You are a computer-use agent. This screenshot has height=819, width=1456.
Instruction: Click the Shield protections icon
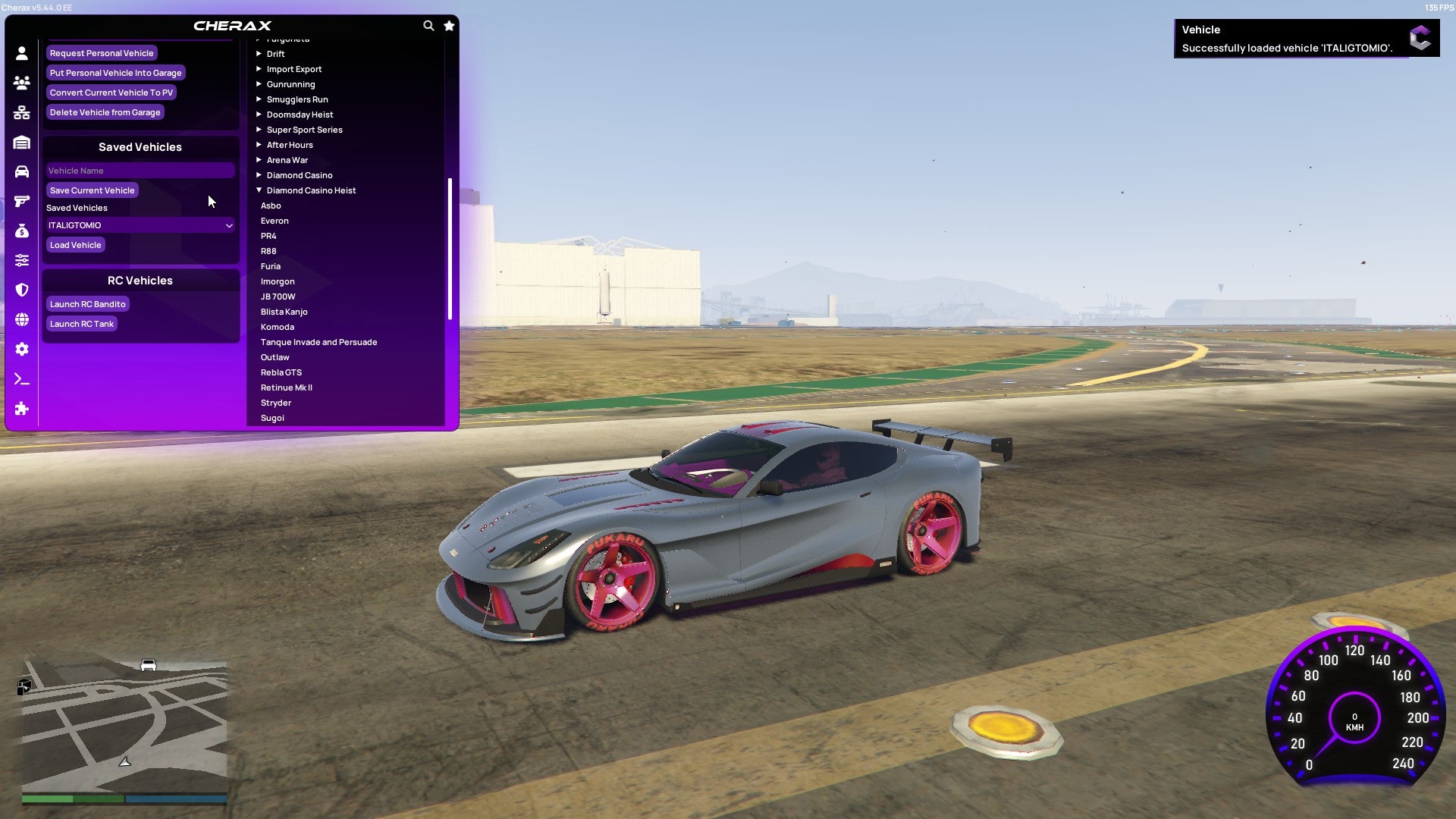22,290
